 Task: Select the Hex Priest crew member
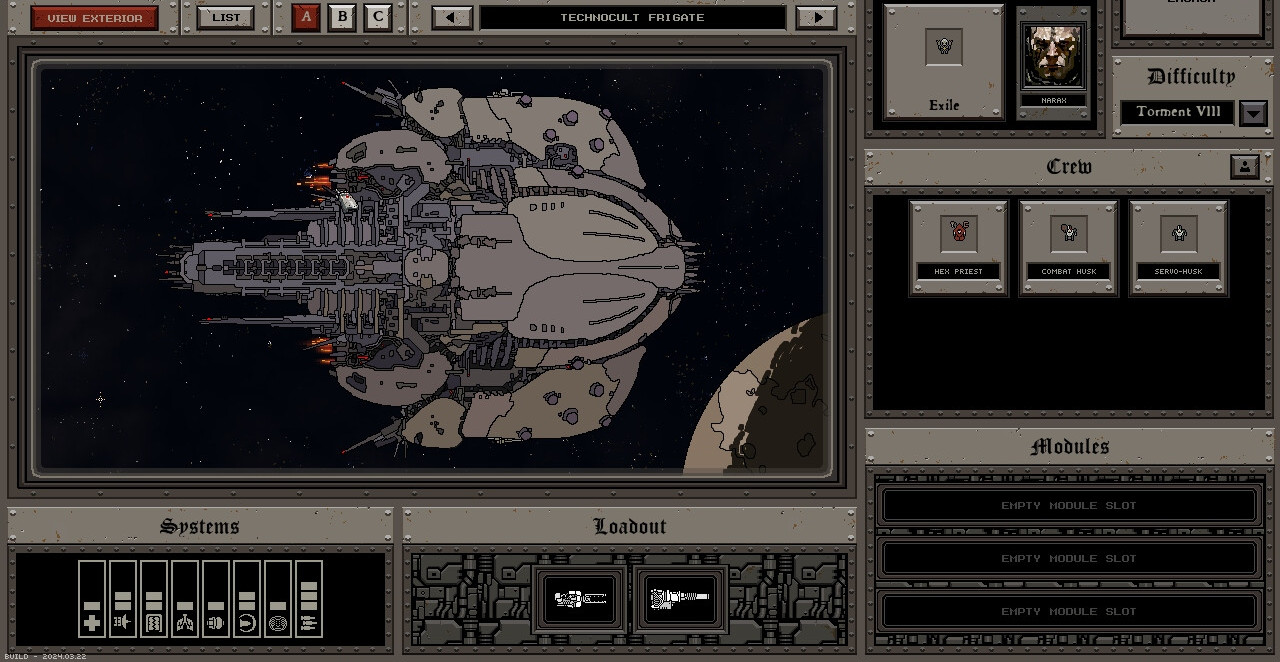(958, 247)
